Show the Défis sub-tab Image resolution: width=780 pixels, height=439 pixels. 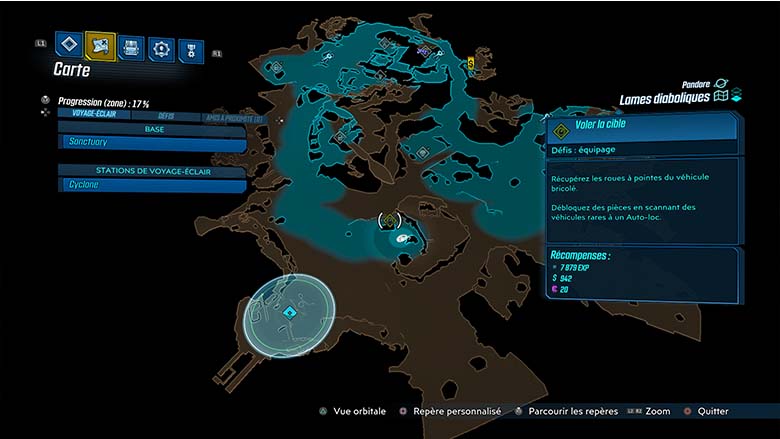click(x=165, y=117)
